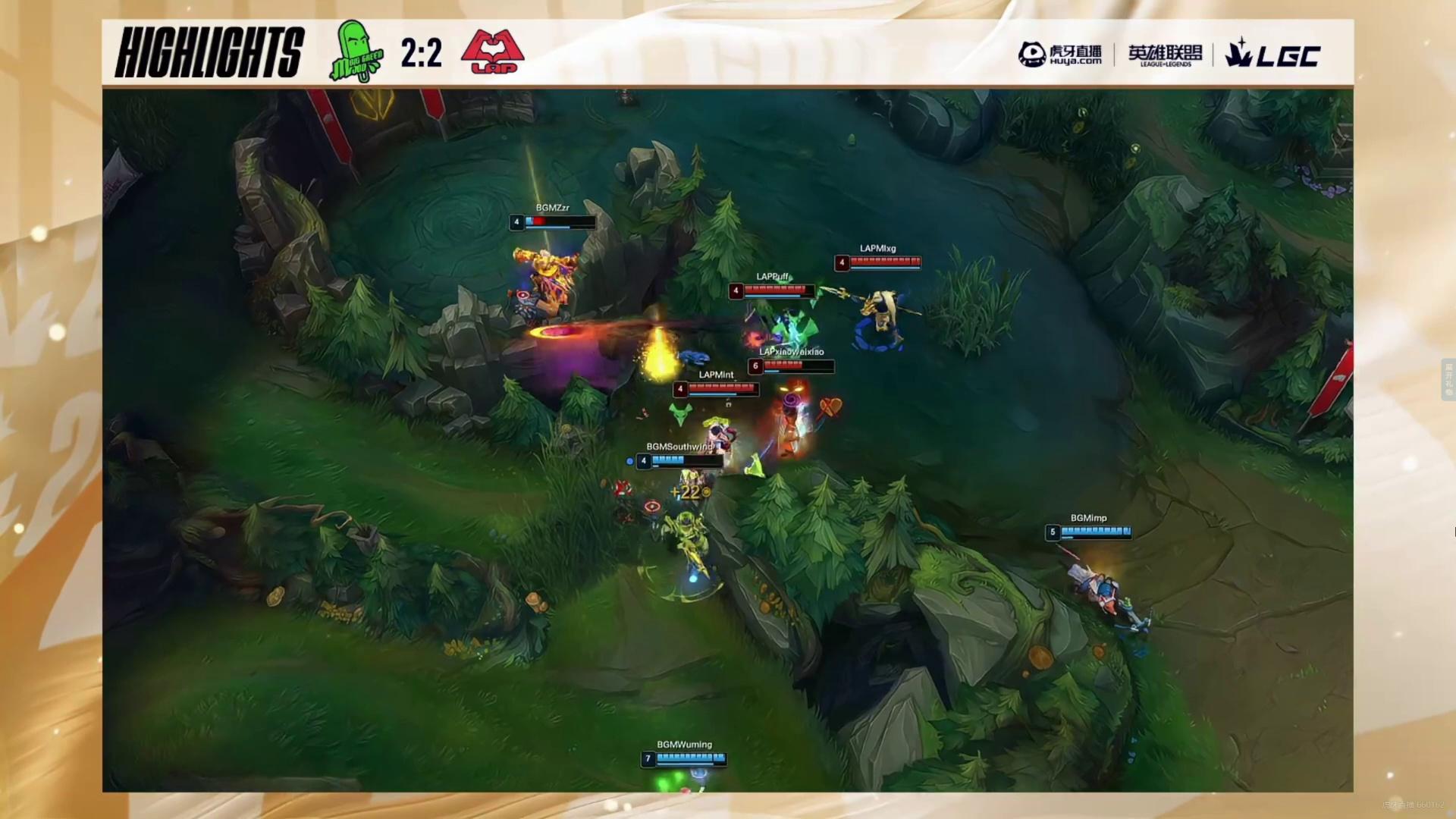The height and width of the screenshot is (819, 1456).
Task: Open the gray vertical side tab at right edge
Action: (1448, 379)
